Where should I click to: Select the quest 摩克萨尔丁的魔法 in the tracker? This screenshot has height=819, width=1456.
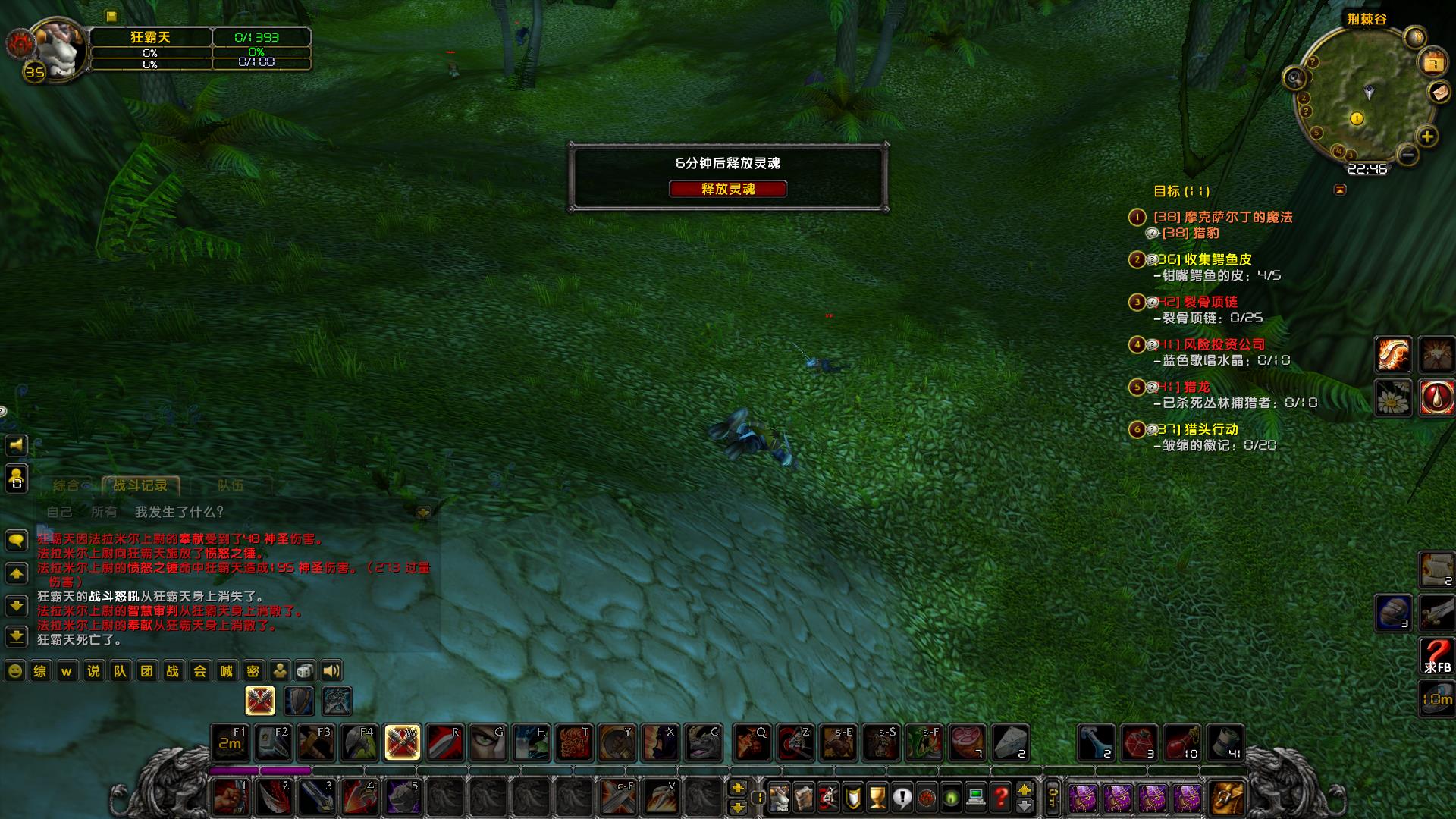click(x=1238, y=217)
